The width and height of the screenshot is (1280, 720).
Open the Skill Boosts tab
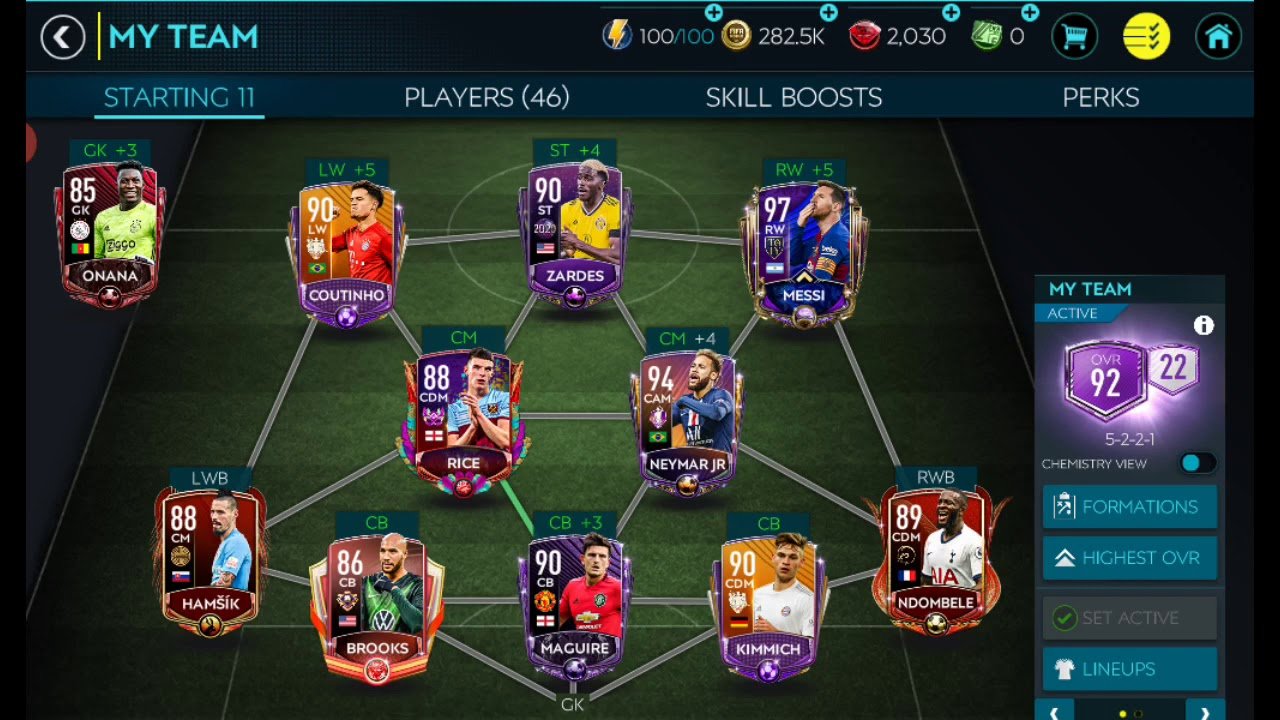click(x=793, y=97)
